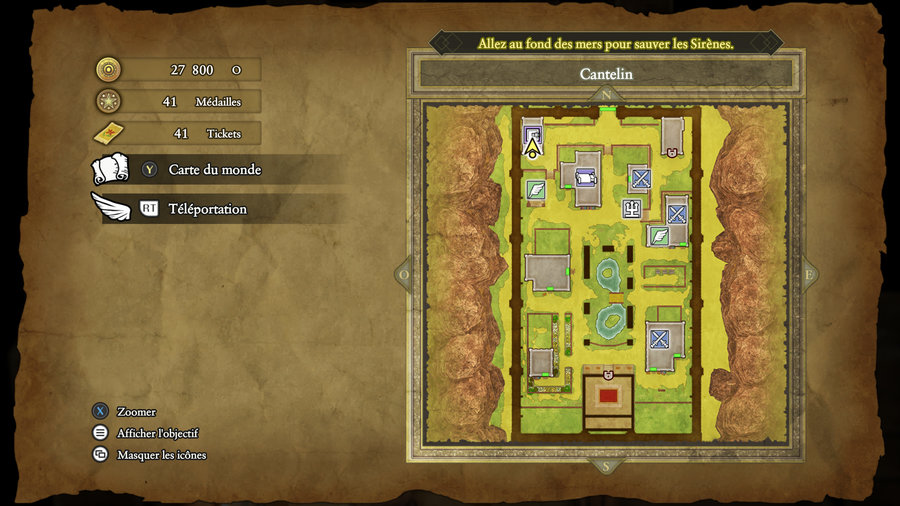This screenshot has height=506, width=900.
Task: Click the inn bed icon on the map
Action: pos(585,180)
